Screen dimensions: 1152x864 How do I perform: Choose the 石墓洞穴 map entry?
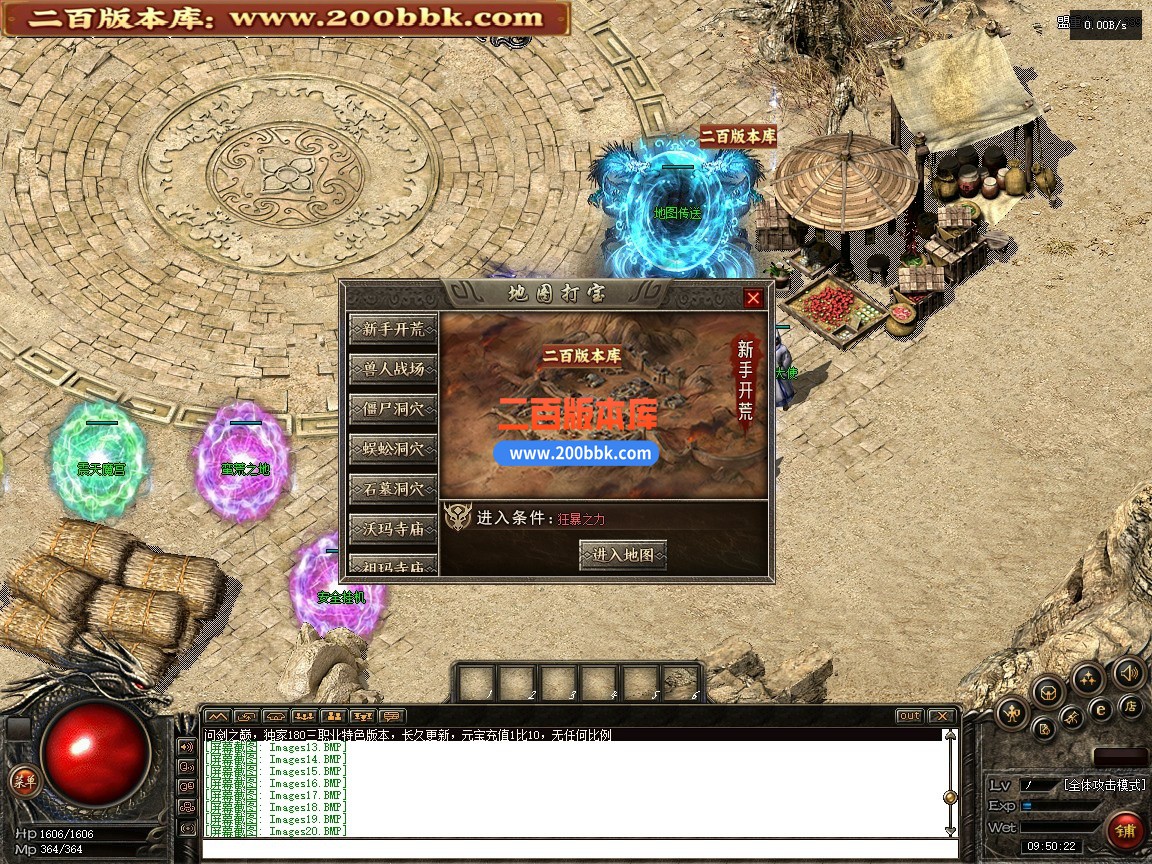393,489
